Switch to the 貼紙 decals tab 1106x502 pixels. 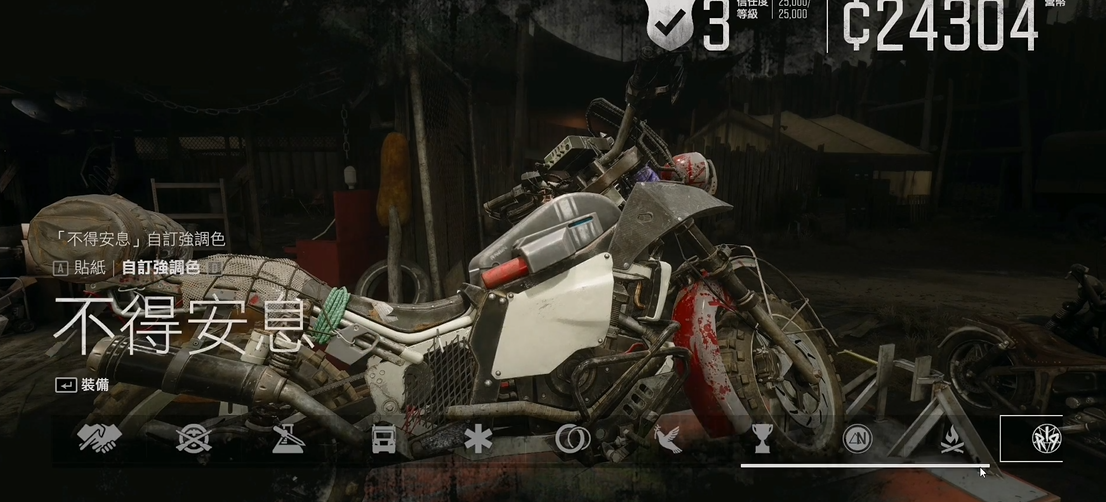[89, 267]
